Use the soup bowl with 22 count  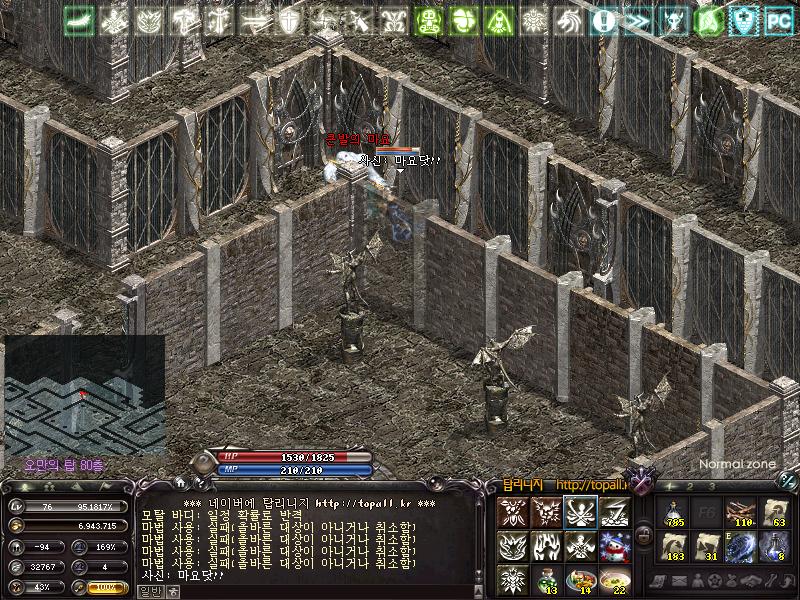614,579
